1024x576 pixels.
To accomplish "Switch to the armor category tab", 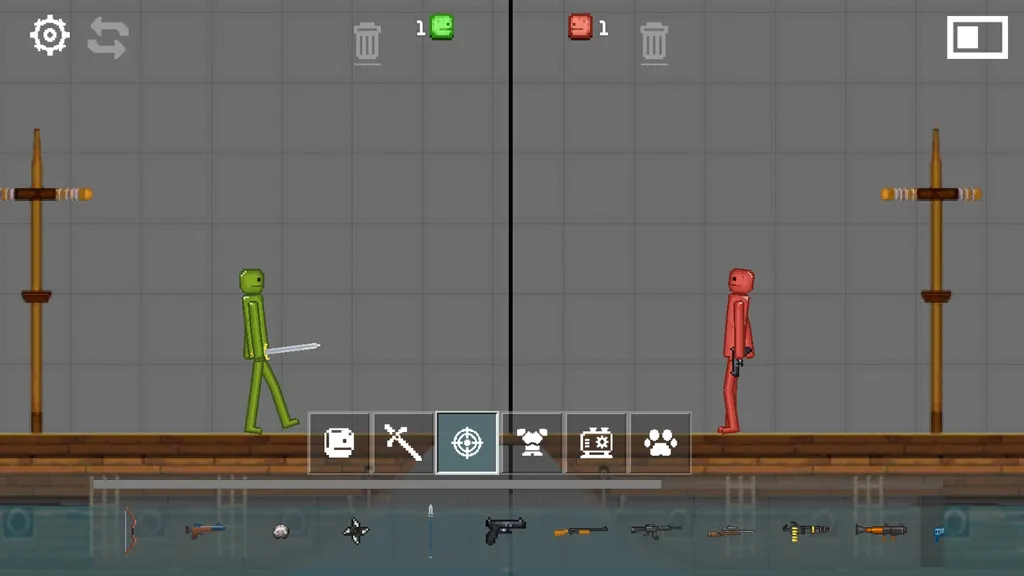I will tap(532, 442).
